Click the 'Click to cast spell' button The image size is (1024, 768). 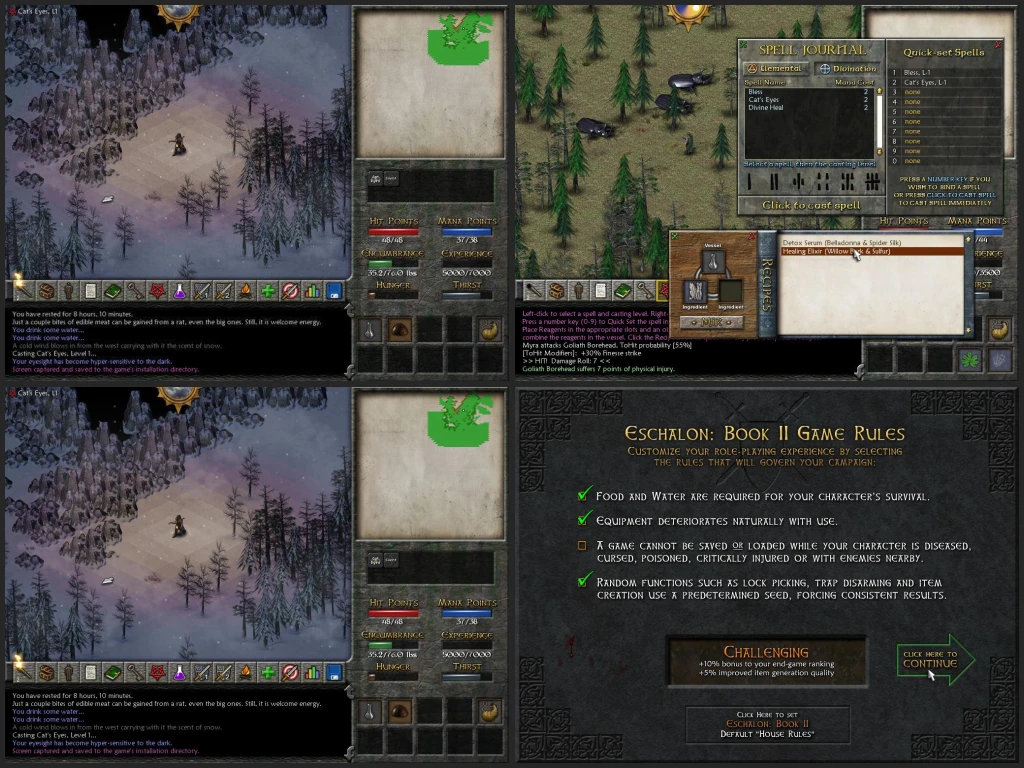point(810,205)
